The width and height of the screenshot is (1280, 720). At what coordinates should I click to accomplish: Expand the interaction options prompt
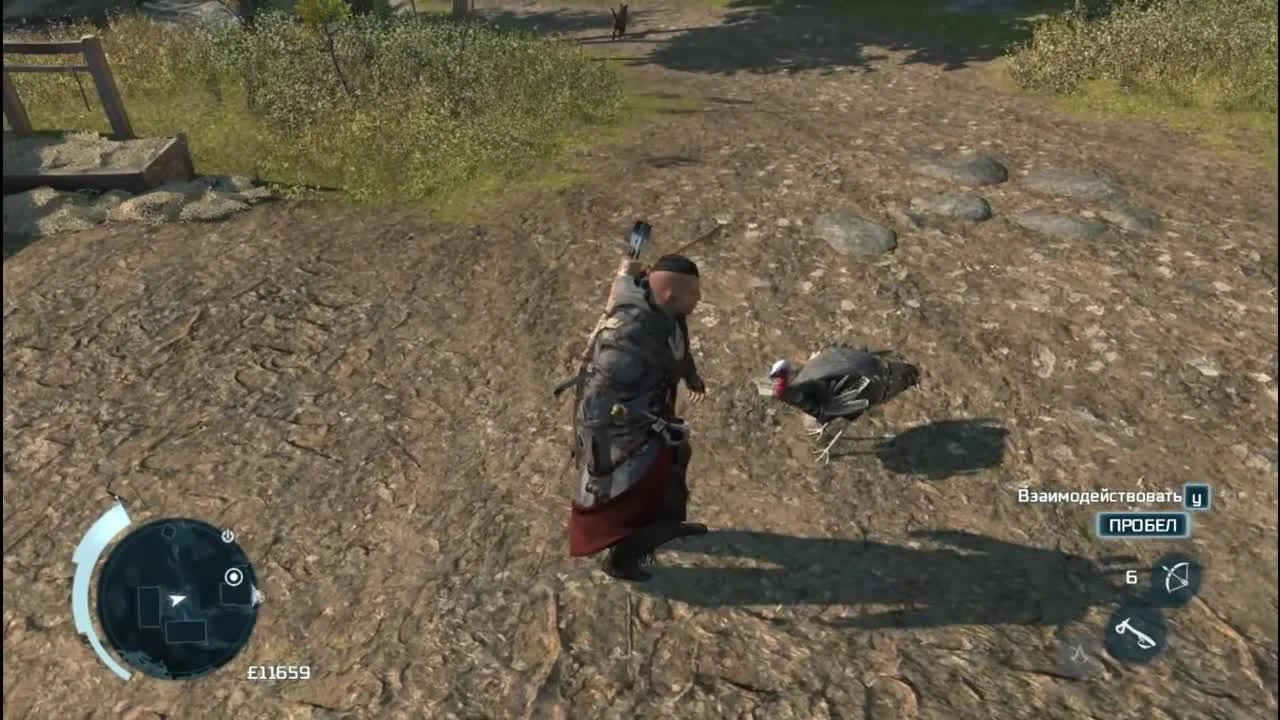pos(1143,524)
